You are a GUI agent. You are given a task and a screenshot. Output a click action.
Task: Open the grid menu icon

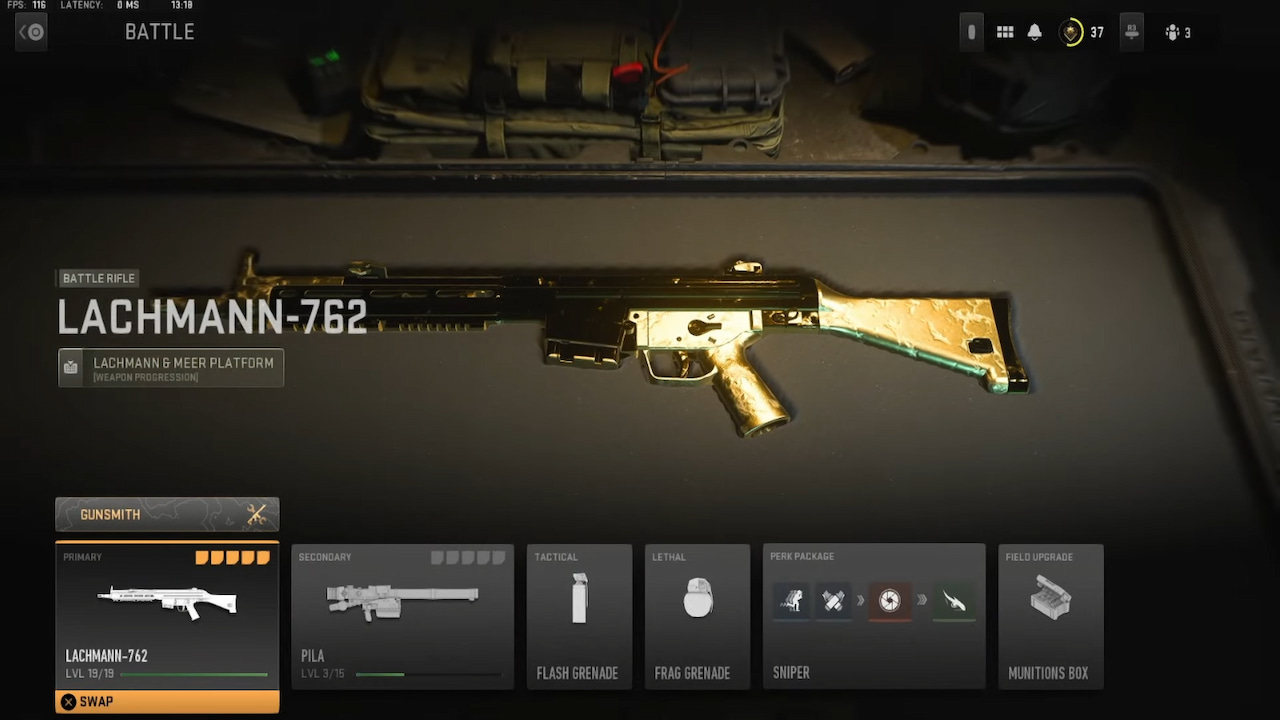tap(1005, 33)
